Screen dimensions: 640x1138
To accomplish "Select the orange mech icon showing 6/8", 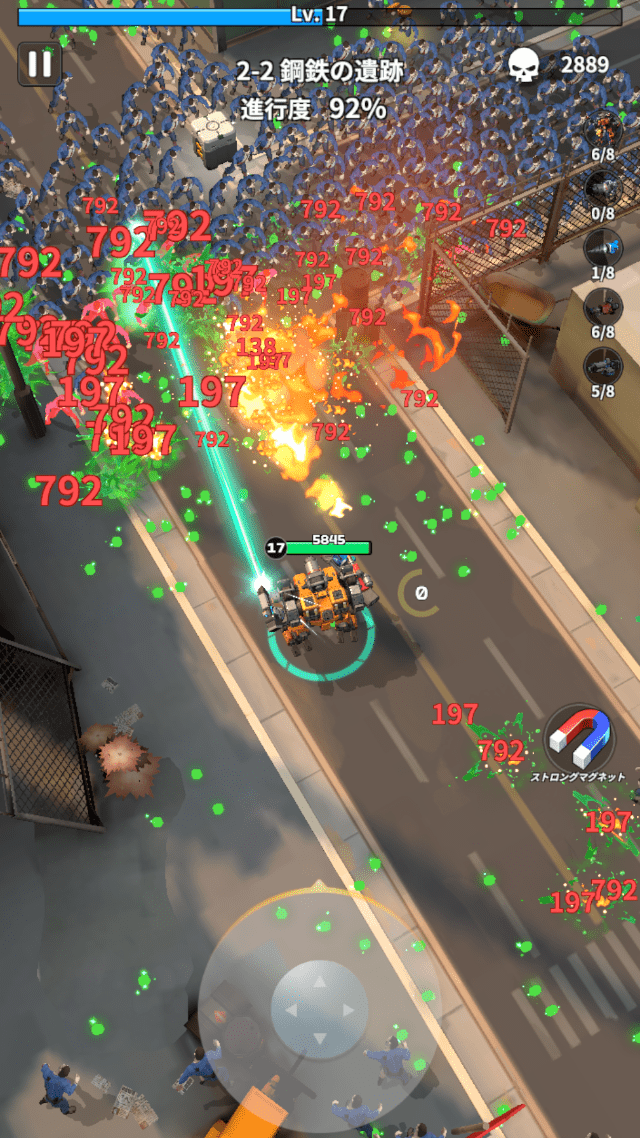I will (x=602, y=128).
